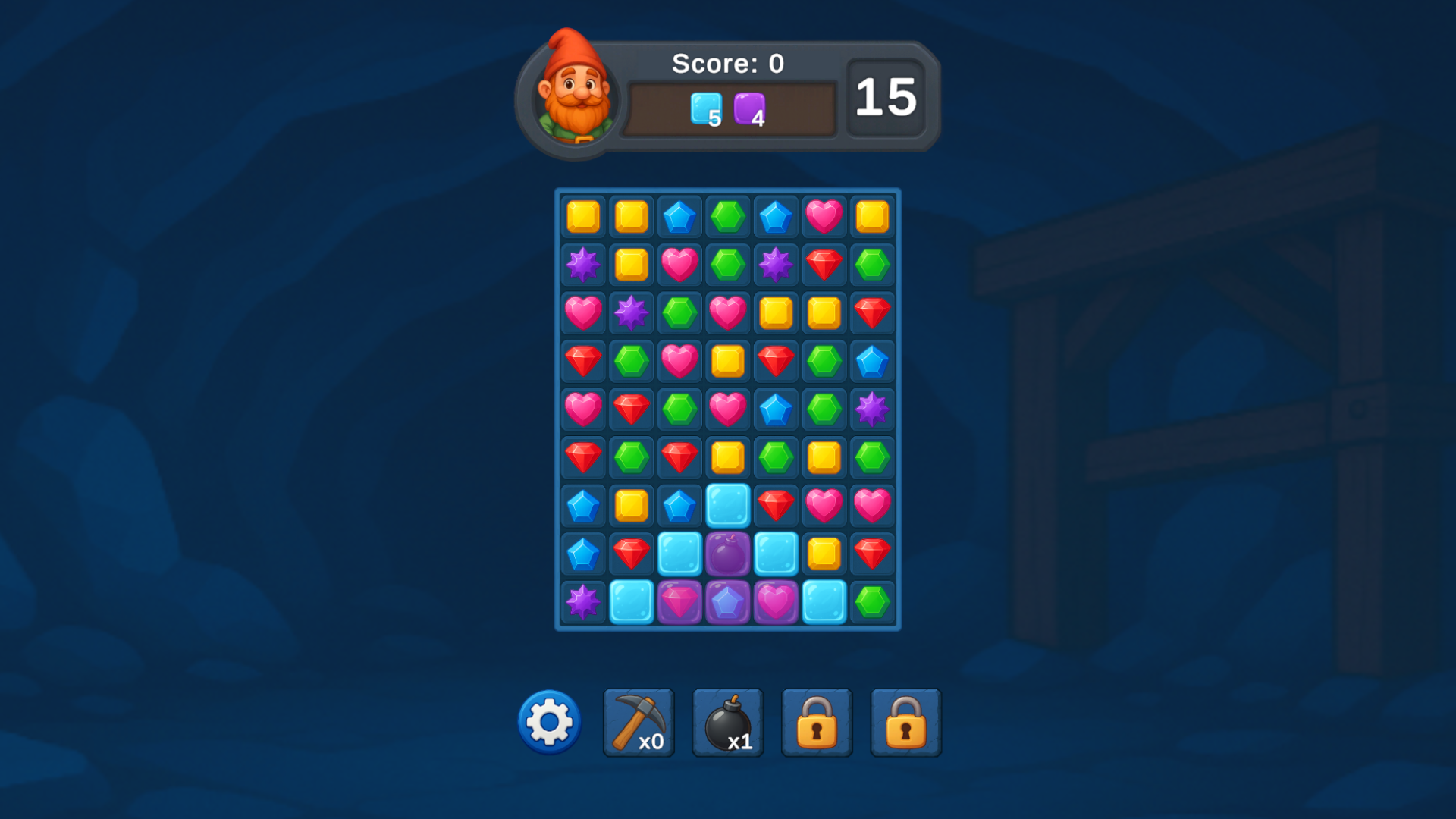The image size is (1456, 819).
Task: Click the green gem in bottom-right corner
Action: click(873, 601)
